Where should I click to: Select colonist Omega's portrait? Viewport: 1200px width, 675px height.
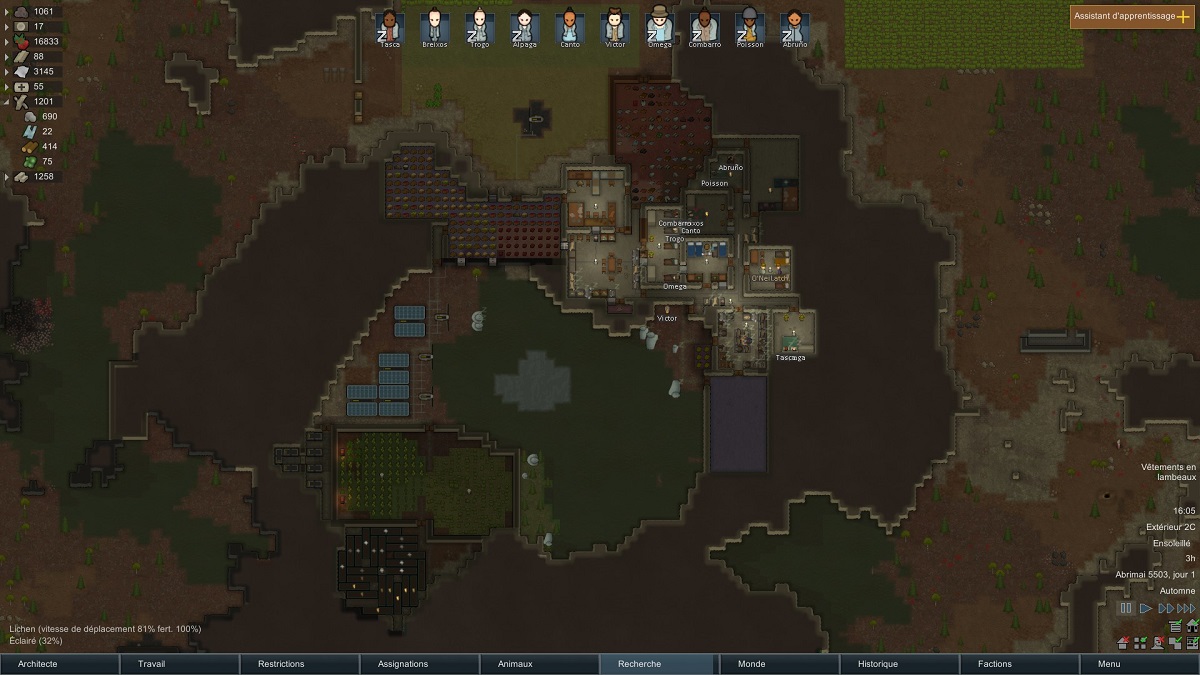658,27
